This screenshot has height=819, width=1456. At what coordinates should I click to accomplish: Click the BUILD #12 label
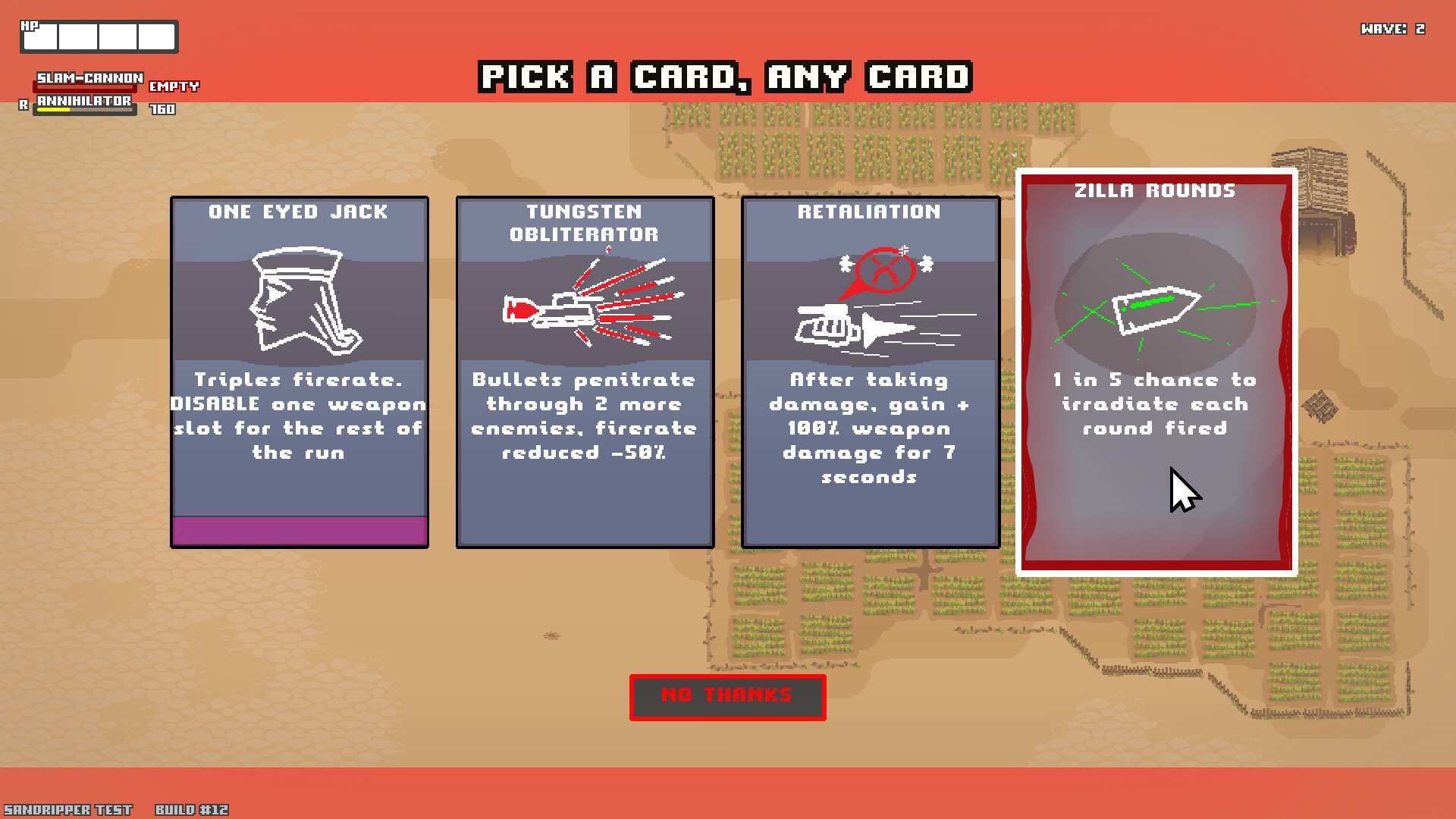[190, 809]
